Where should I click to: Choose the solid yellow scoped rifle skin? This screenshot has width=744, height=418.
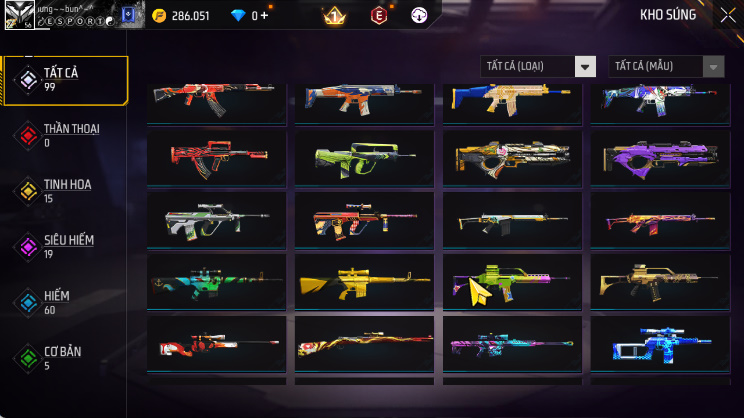coord(365,282)
